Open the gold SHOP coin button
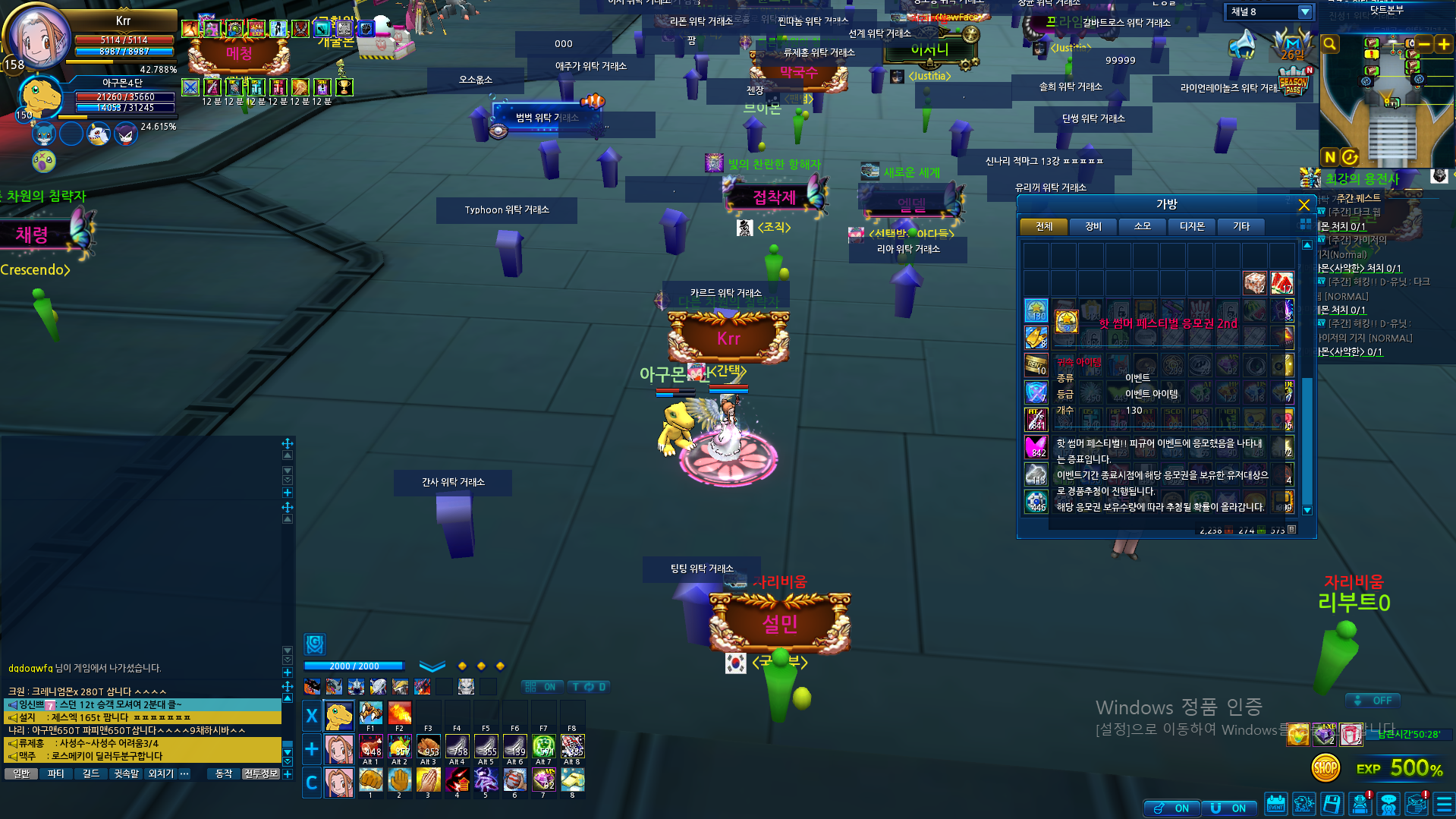 1325,768
